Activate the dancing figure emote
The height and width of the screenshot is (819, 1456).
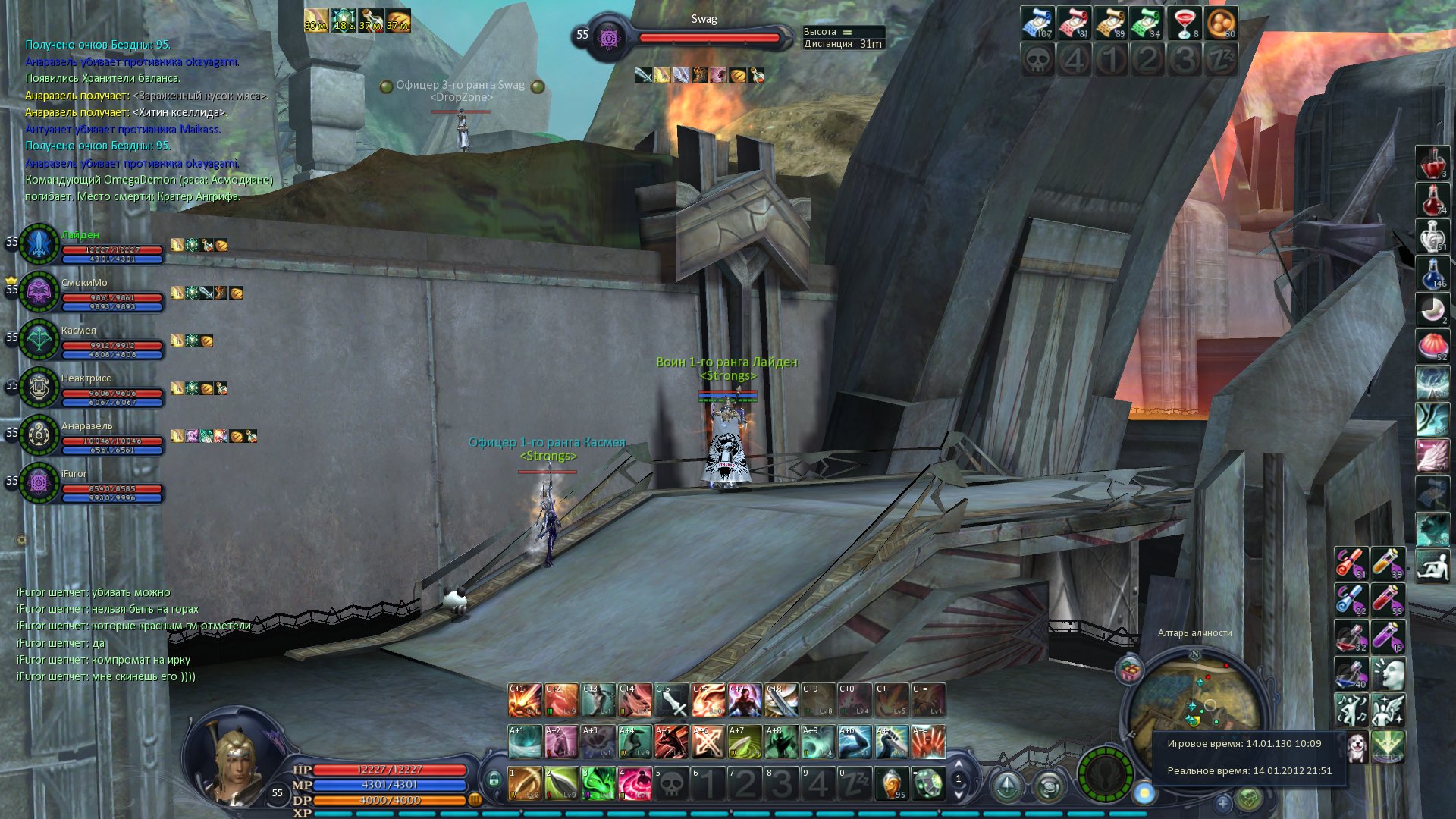pos(1351,711)
